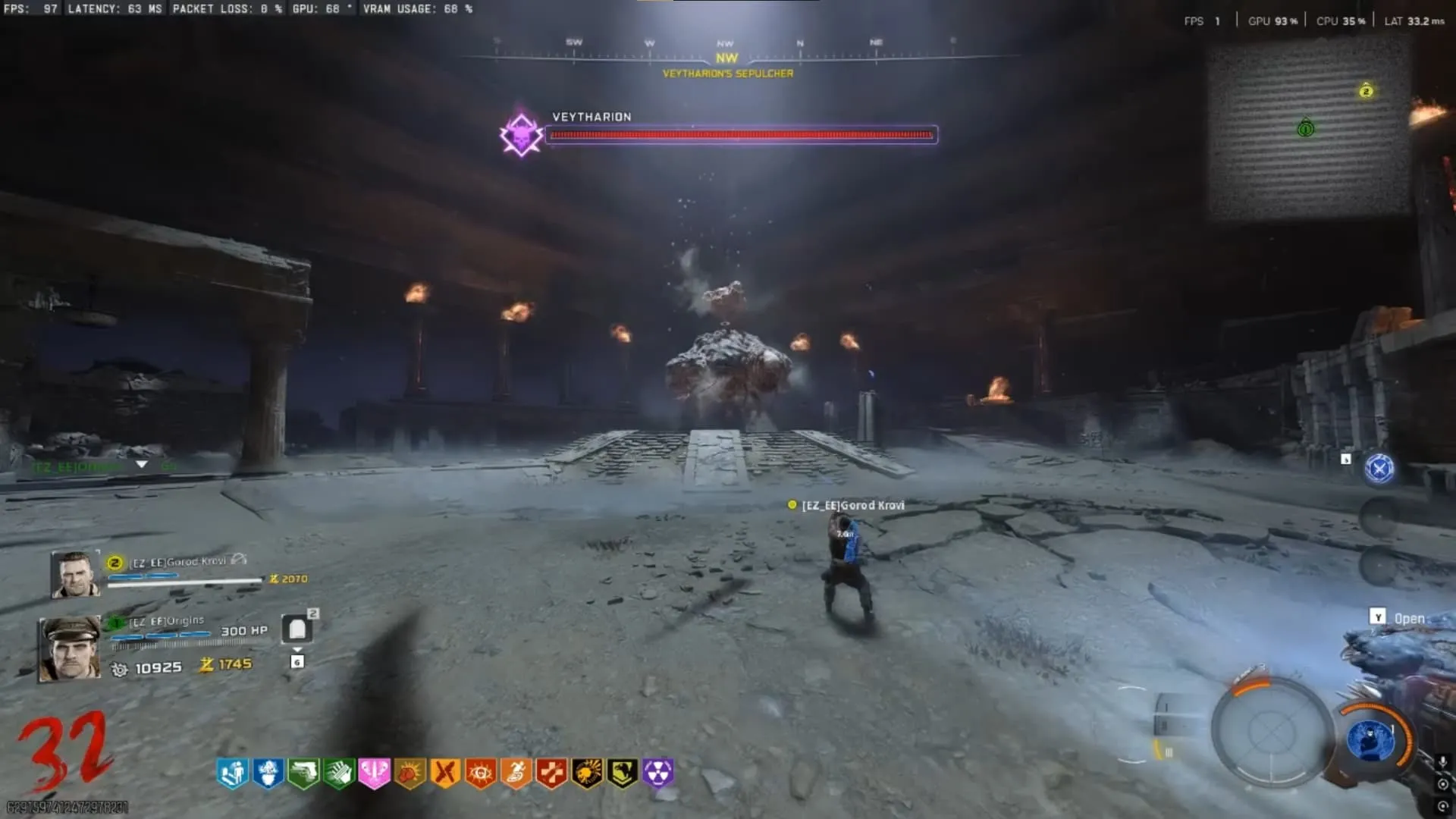The image size is (1456, 819).
Task: Choose the green hand Speed Cola perk
Action: point(339,773)
